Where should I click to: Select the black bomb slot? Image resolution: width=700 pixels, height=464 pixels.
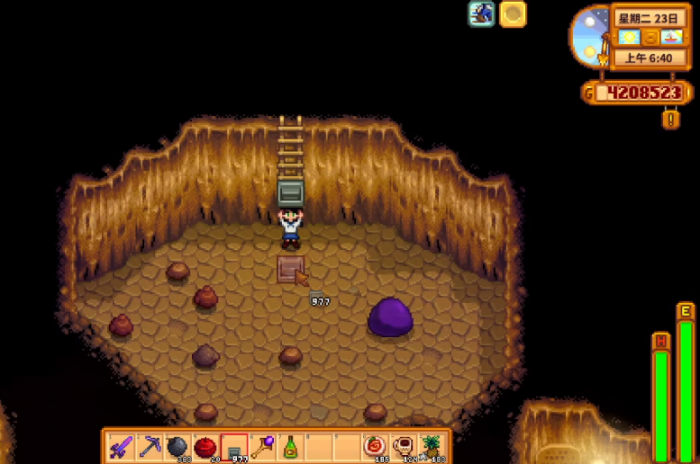click(x=178, y=446)
